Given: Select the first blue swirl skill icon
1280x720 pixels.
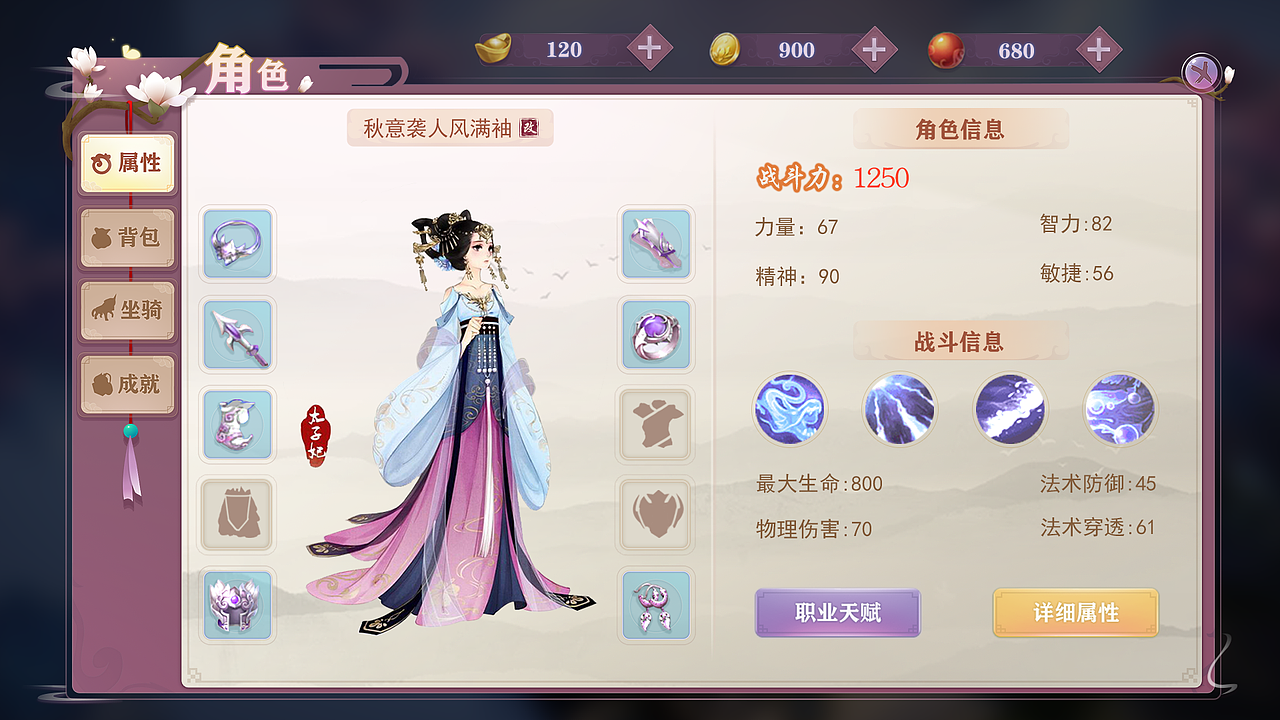Looking at the screenshot, I should click(x=790, y=409).
